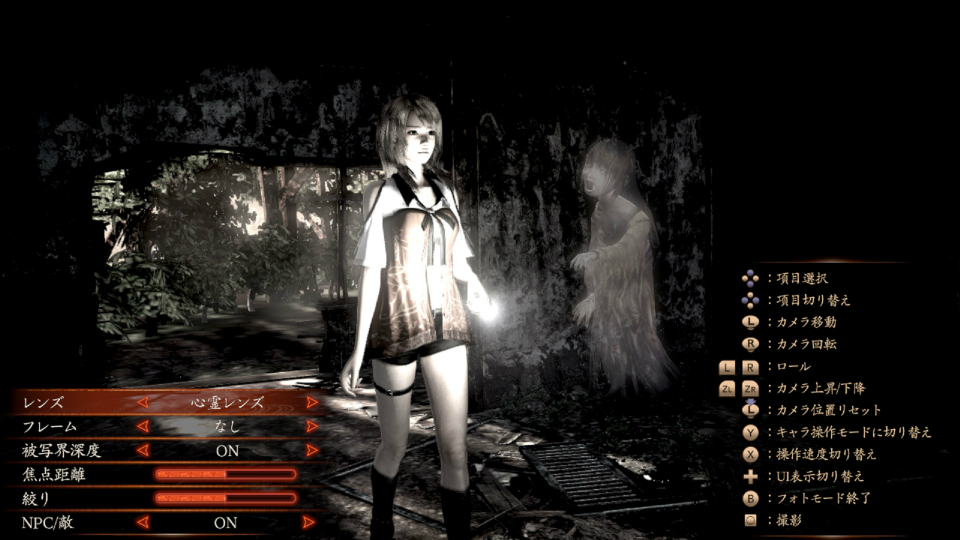Select the レンズ menu label
This screenshot has width=960, height=540.
tap(43, 403)
